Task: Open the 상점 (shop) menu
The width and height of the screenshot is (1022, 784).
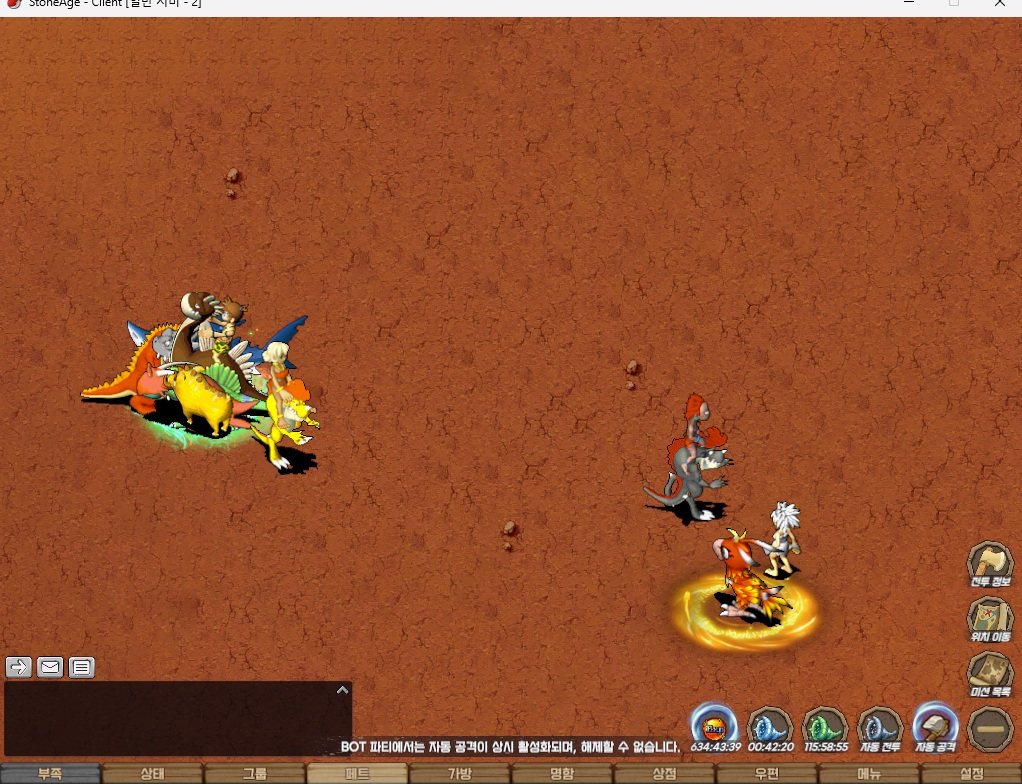Action: pos(664,774)
